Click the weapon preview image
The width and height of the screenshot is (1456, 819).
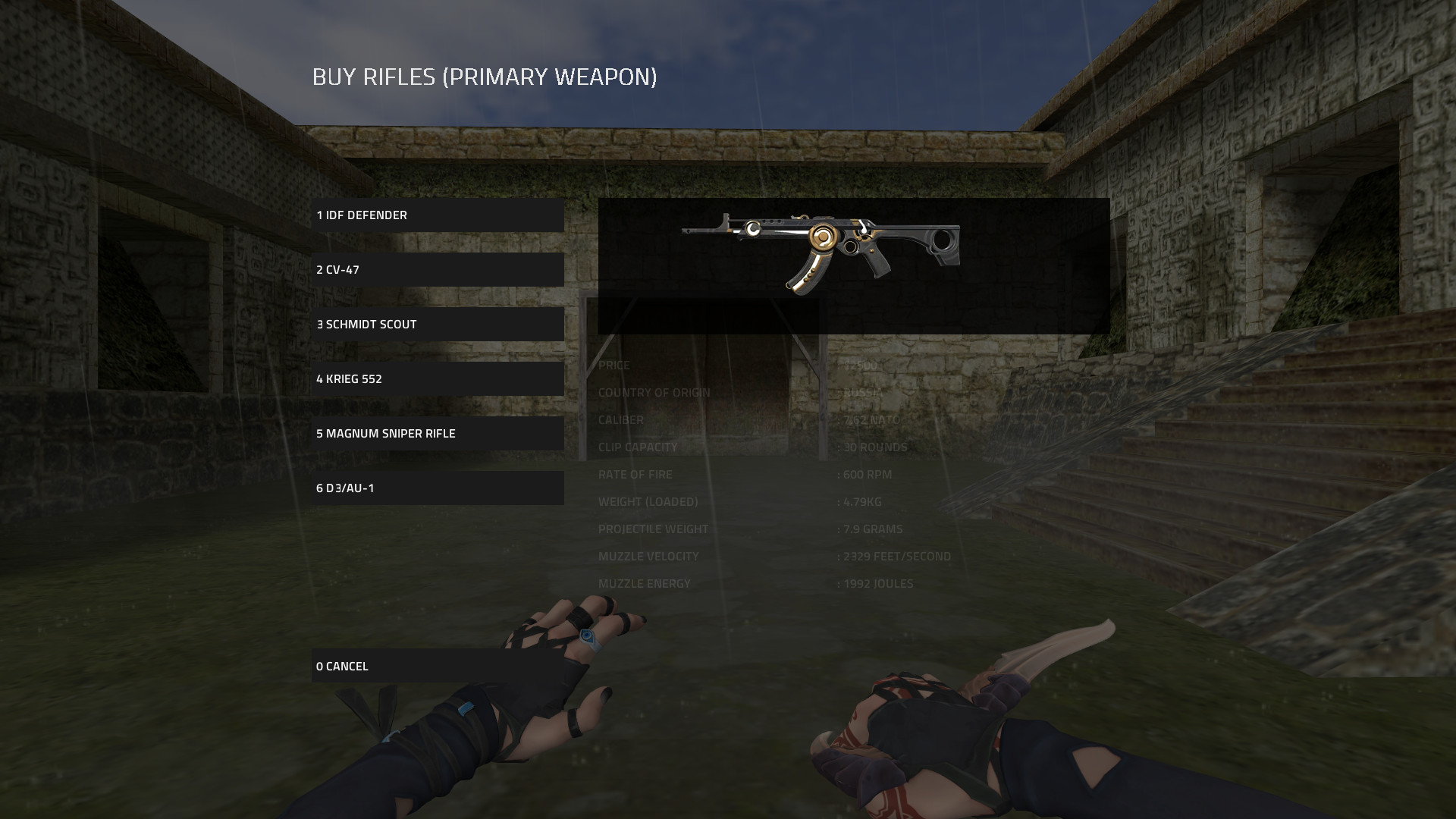pos(853,250)
